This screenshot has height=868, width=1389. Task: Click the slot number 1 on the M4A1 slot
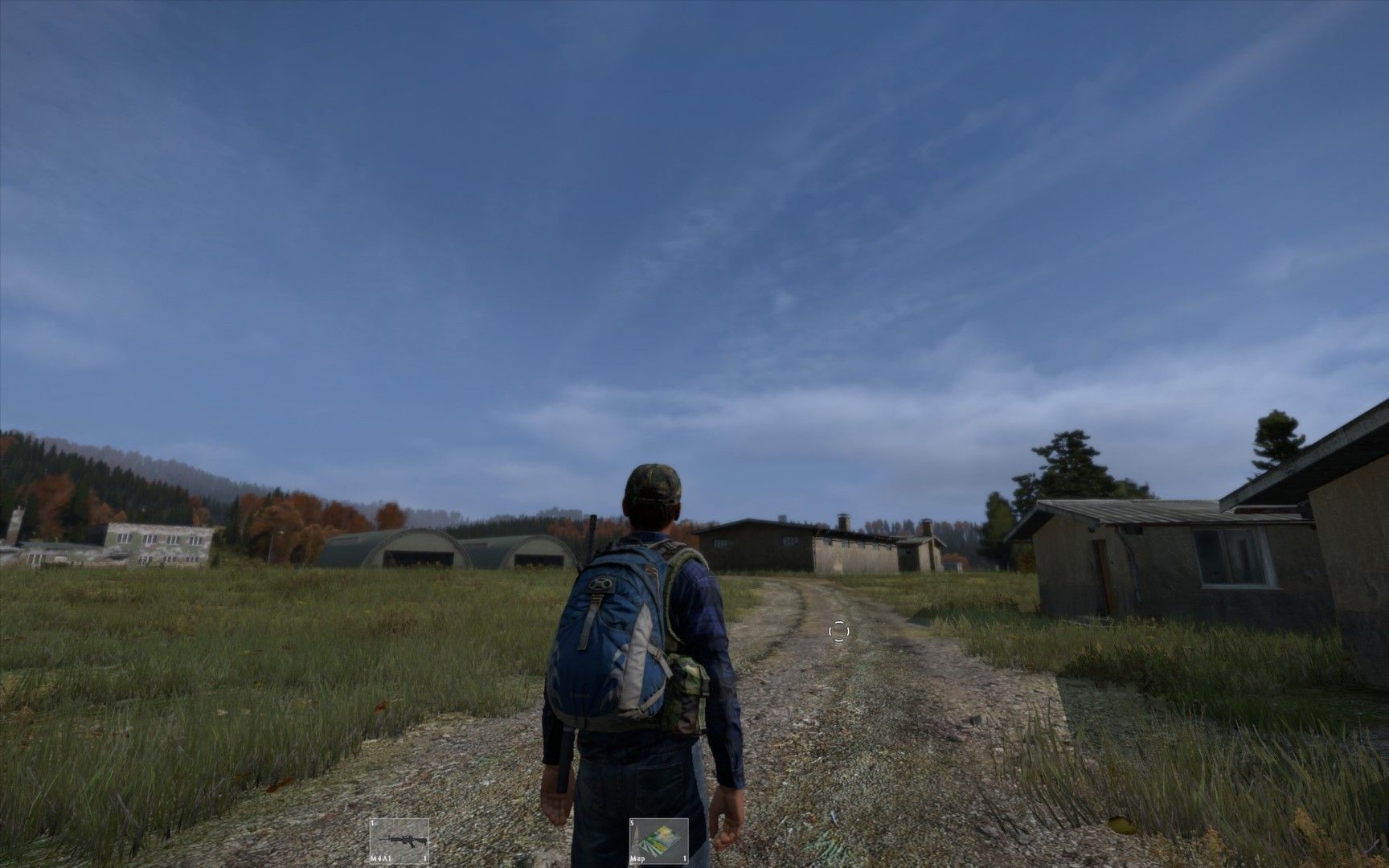coord(374,822)
